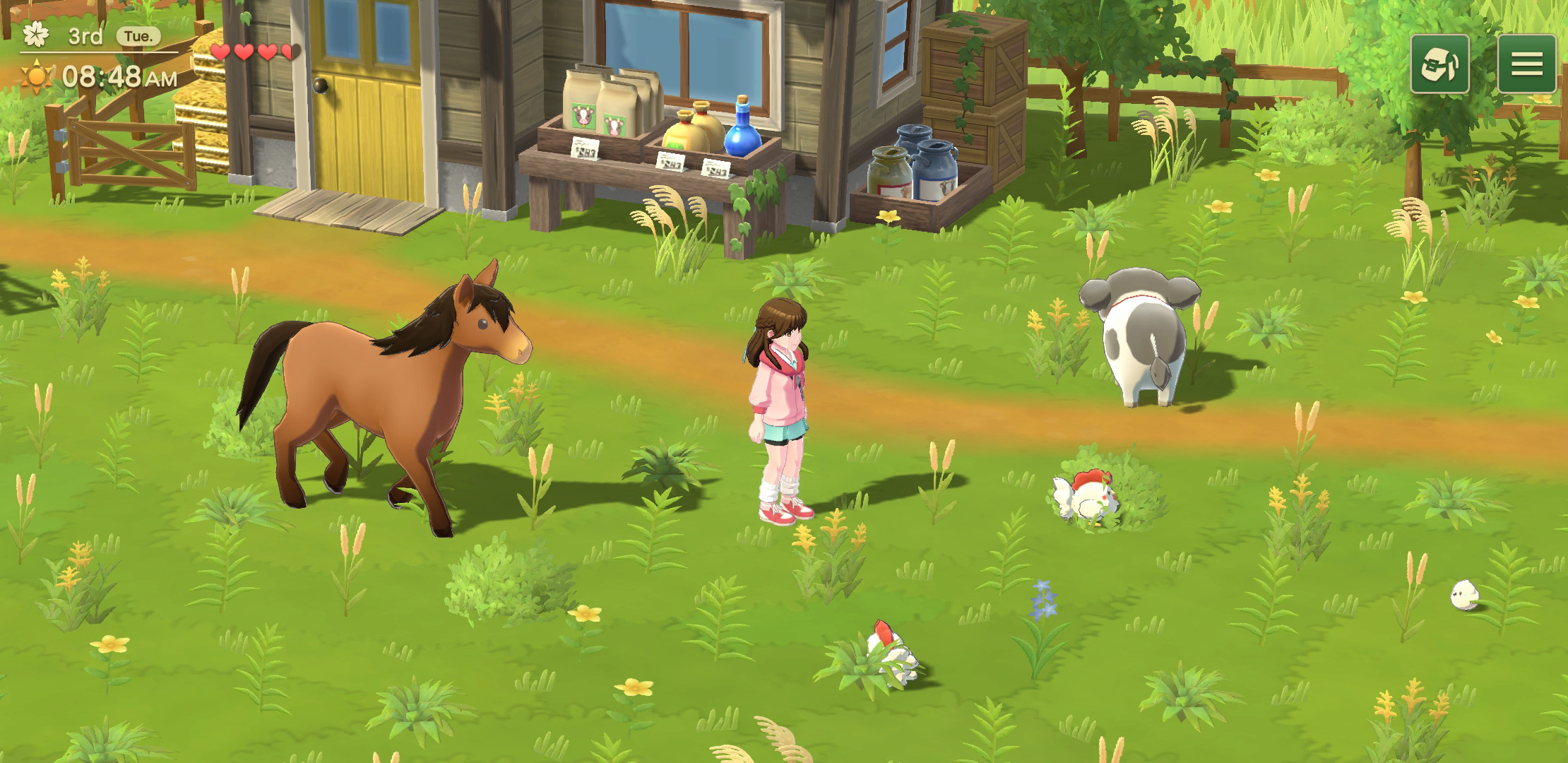The image size is (1568, 763).
Task: Open the hamburger main menu
Action: coord(1528,64)
